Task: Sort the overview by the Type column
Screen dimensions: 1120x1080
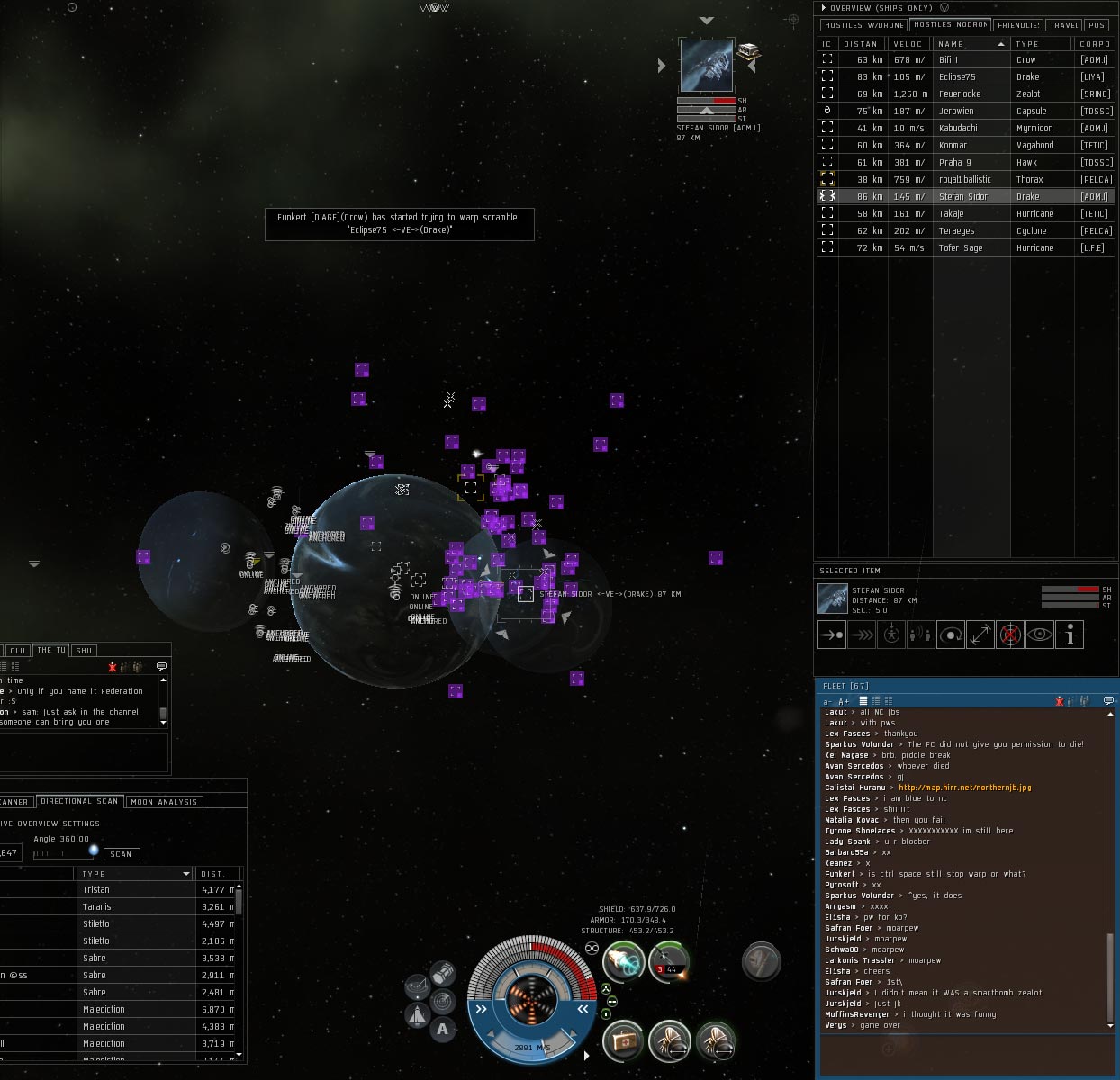Action: pos(1027,44)
